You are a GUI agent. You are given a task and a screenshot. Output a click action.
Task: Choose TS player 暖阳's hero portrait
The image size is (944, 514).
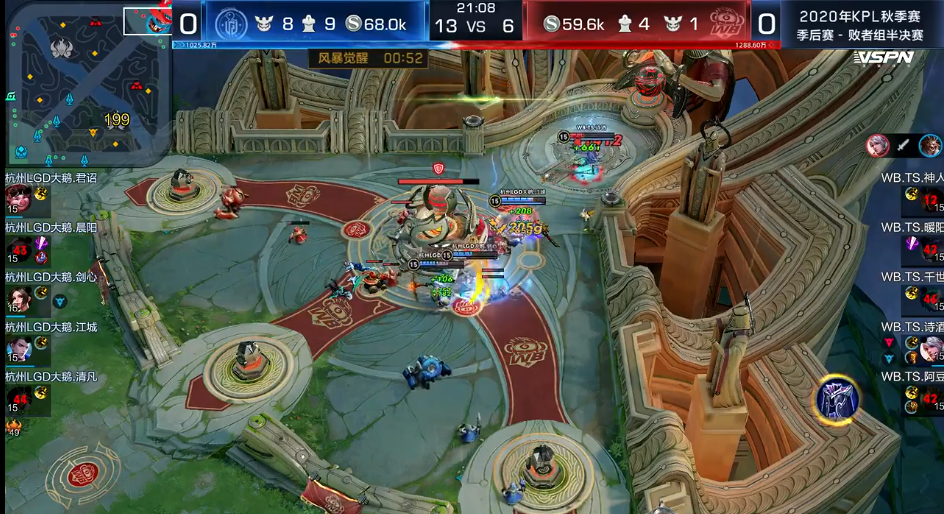click(x=930, y=248)
